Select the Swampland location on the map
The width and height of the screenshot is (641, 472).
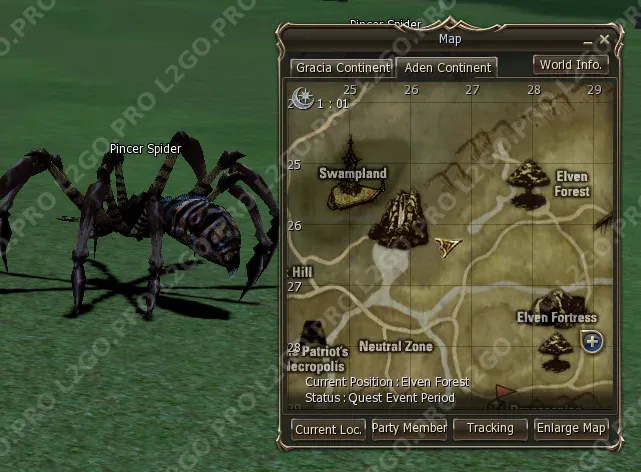[x=352, y=173]
